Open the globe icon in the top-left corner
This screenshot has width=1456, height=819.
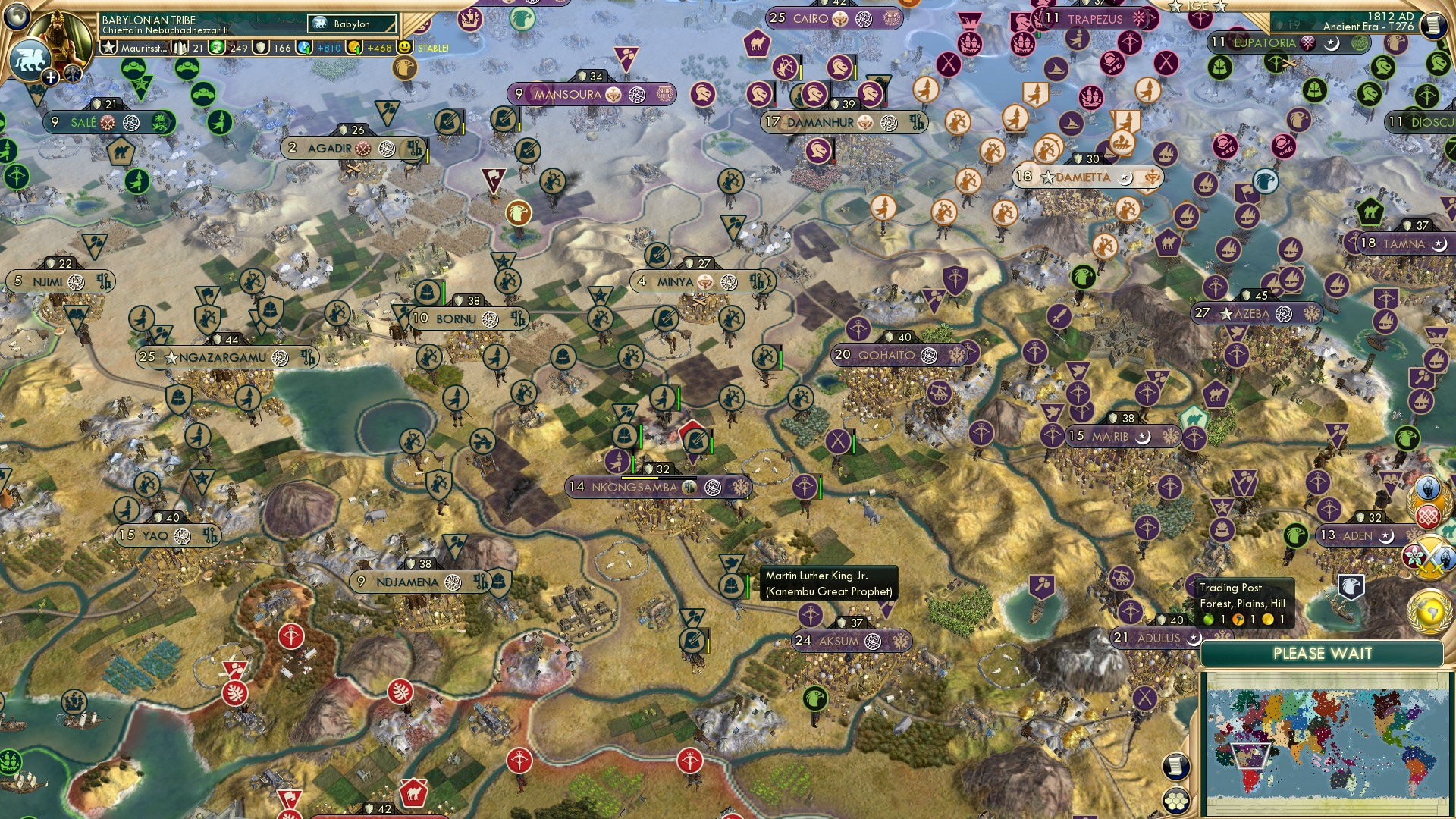tap(17, 15)
